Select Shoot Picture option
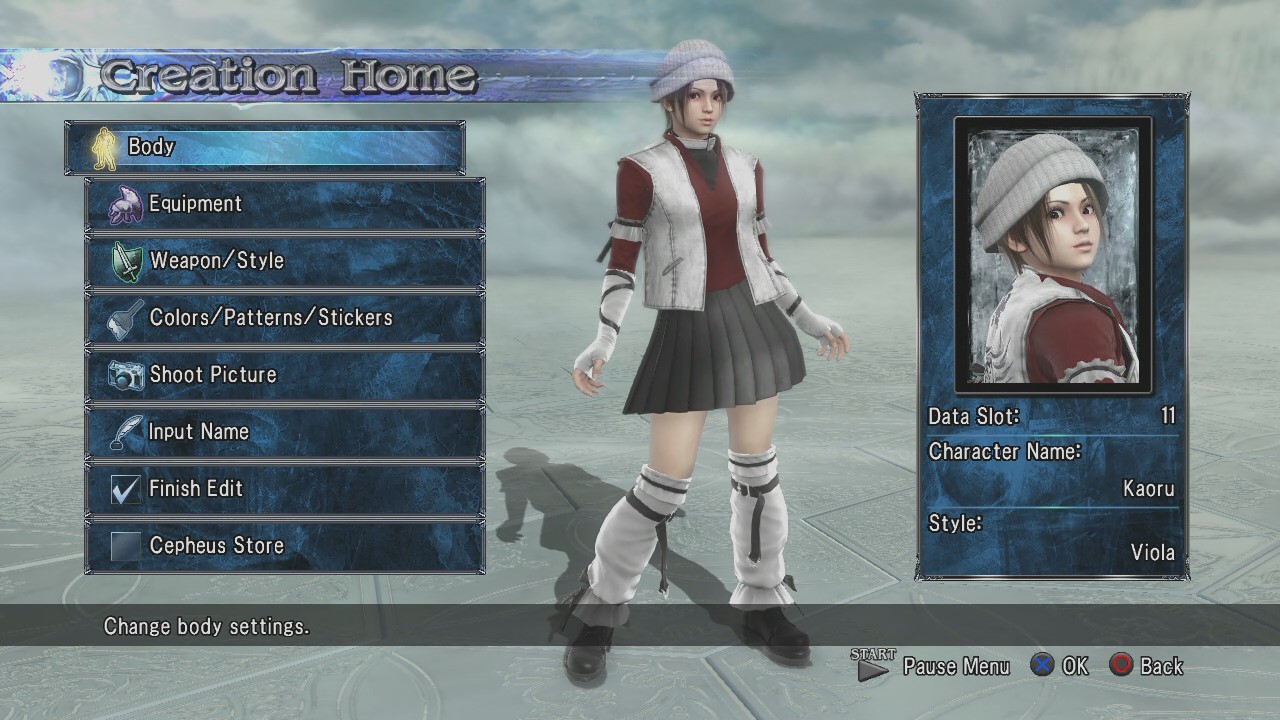Viewport: 1280px width, 720px height. pyautogui.click(x=285, y=375)
